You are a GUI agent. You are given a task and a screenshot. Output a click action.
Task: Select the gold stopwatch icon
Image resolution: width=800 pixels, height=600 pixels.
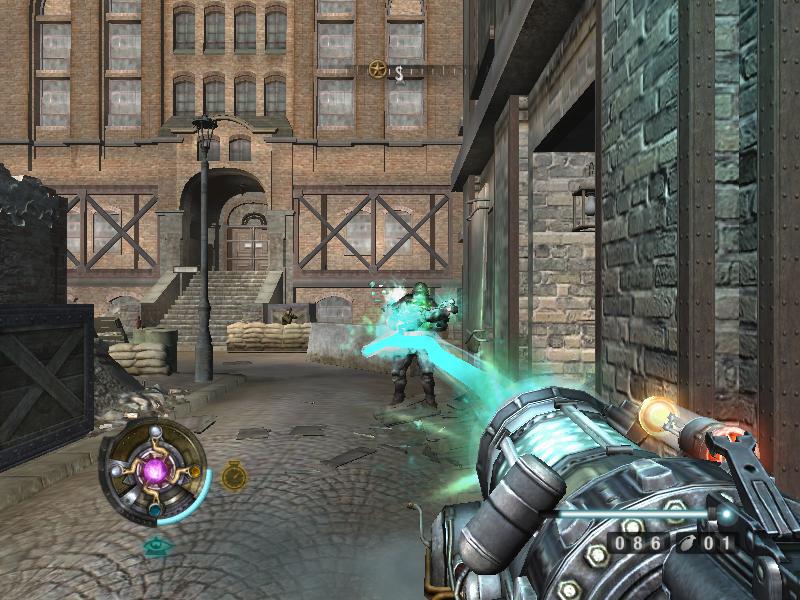(x=234, y=476)
